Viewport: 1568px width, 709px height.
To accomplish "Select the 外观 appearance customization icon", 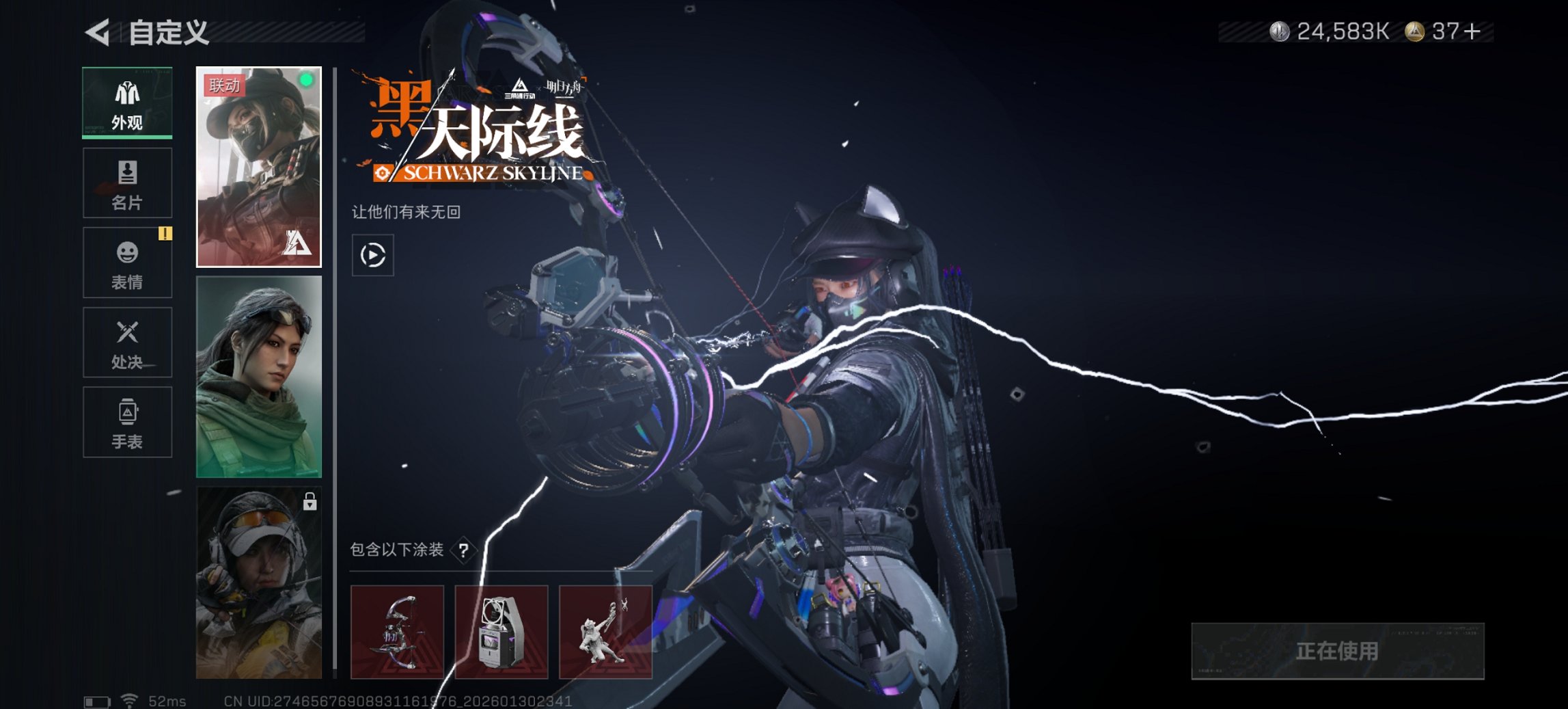I will click(x=126, y=103).
